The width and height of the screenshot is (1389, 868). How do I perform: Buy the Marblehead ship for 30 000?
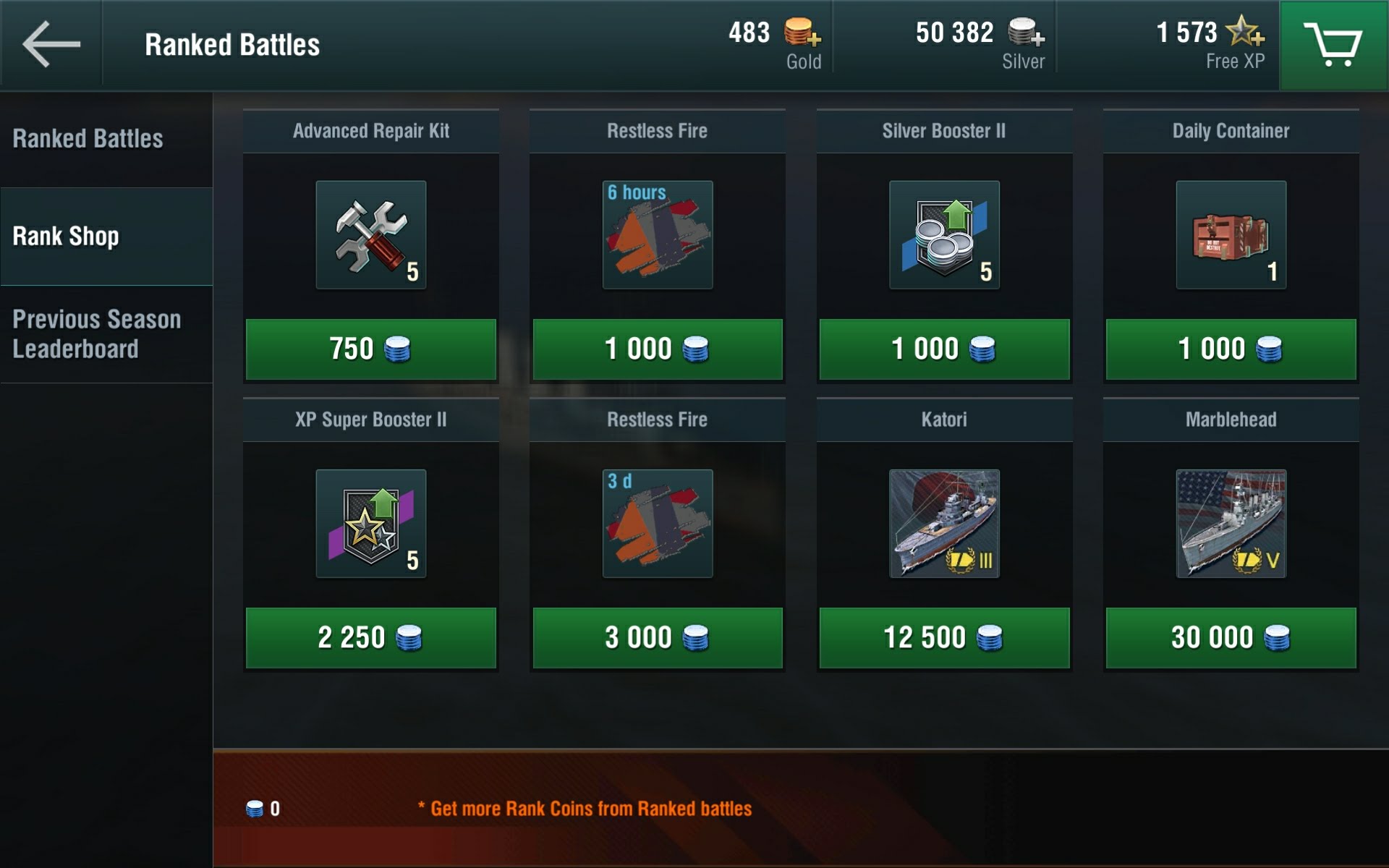(1231, 638)
